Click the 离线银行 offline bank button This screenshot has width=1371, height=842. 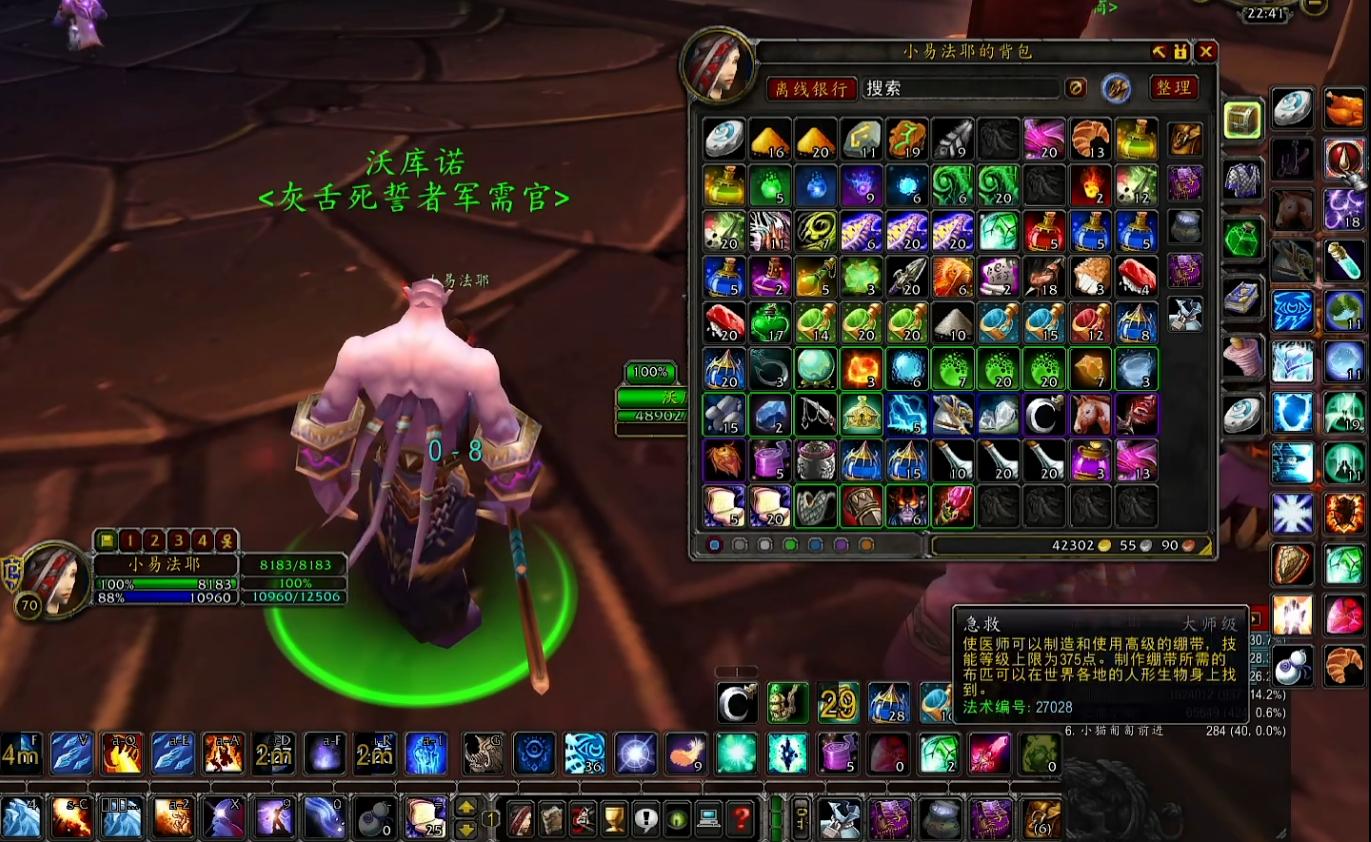812,88
